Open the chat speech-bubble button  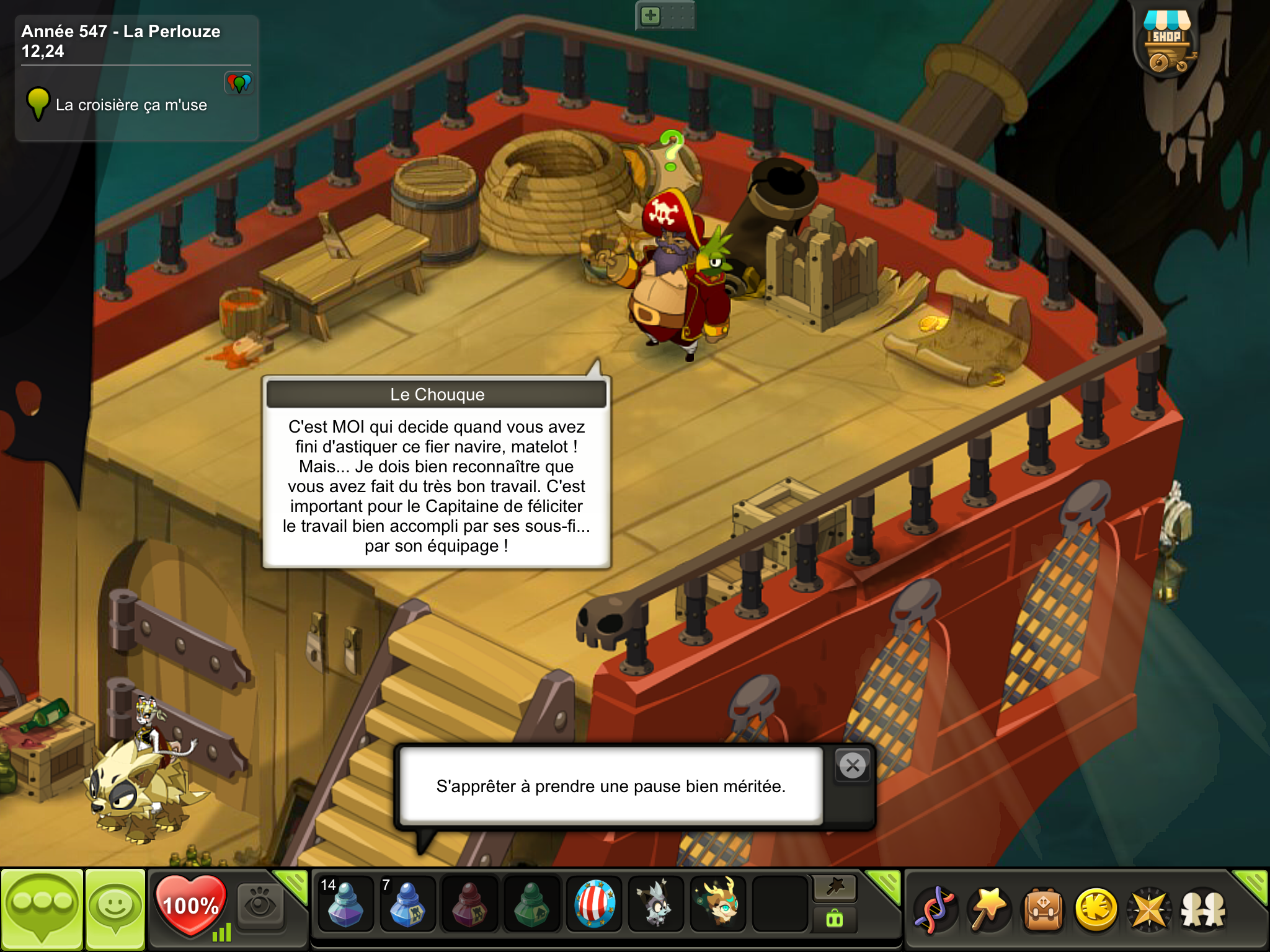[42, 909]
